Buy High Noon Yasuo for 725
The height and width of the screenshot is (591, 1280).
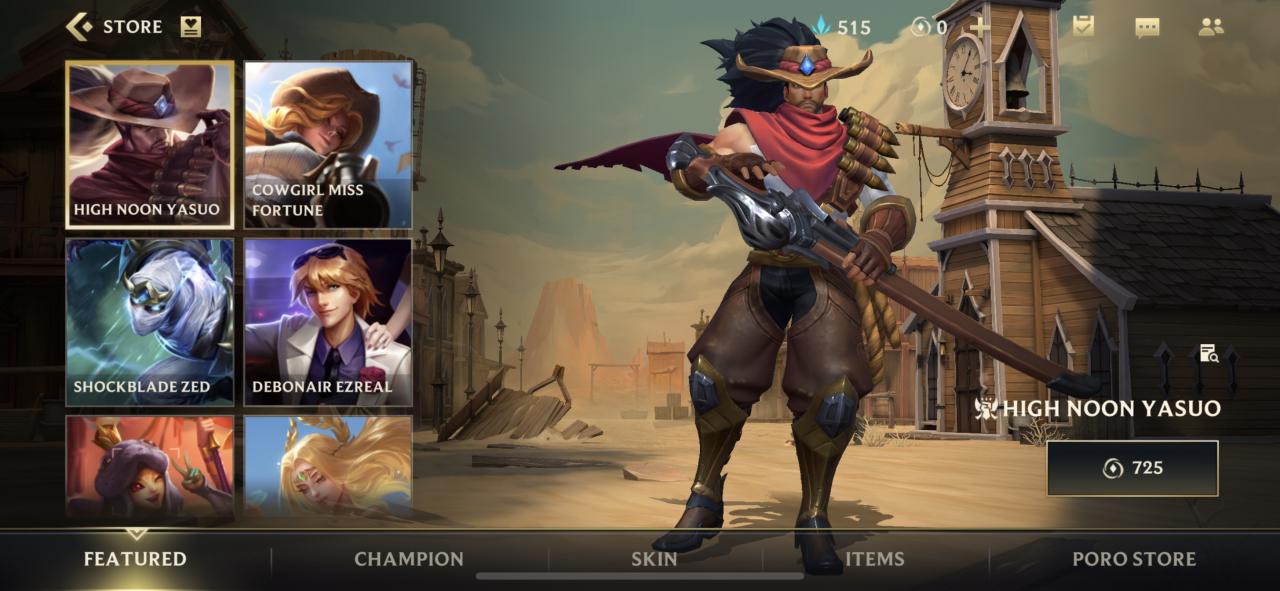(x=1132, y=468)
